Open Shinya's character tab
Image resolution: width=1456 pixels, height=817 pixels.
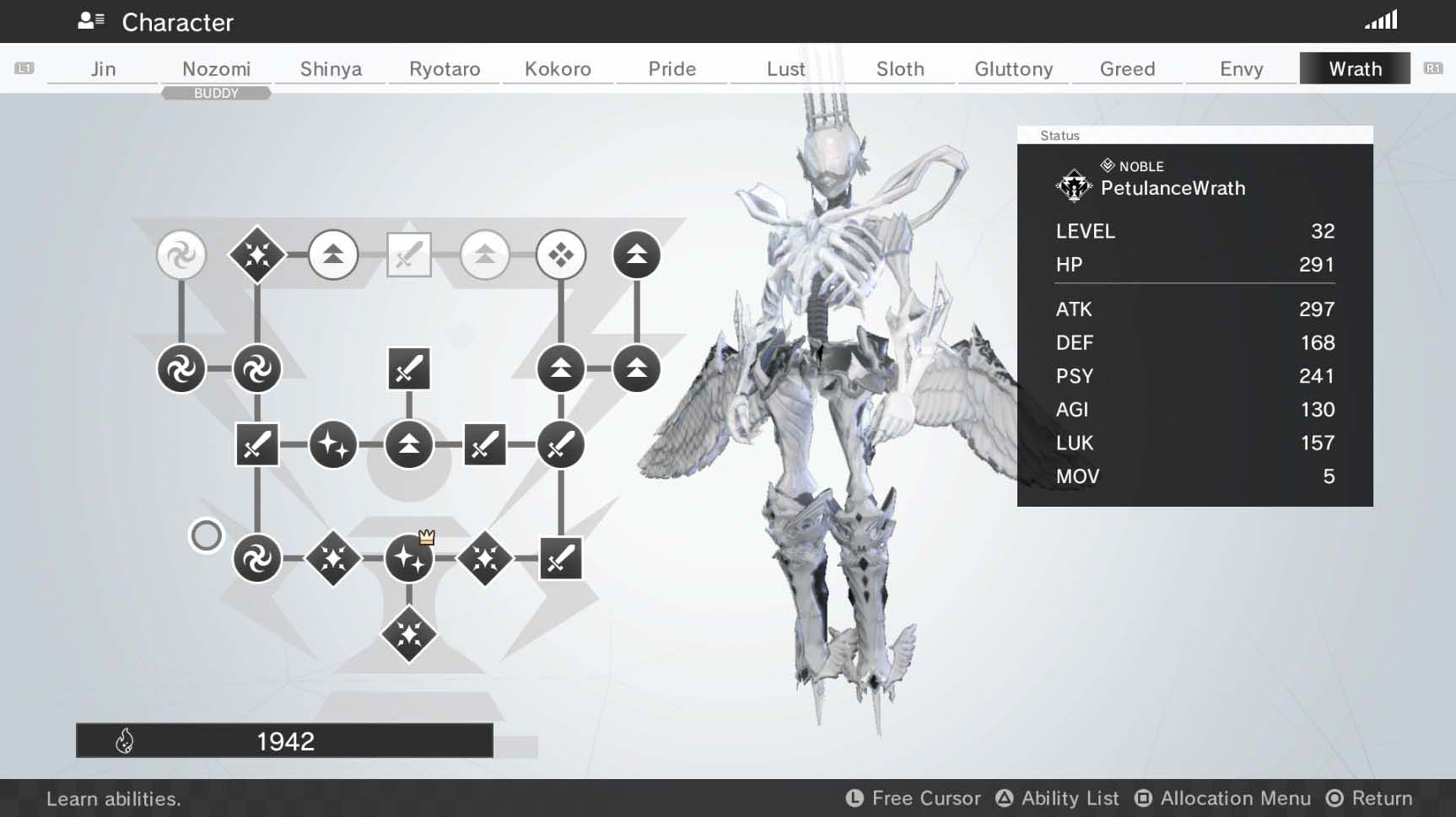pyautogui.click(x=331, y=69)
